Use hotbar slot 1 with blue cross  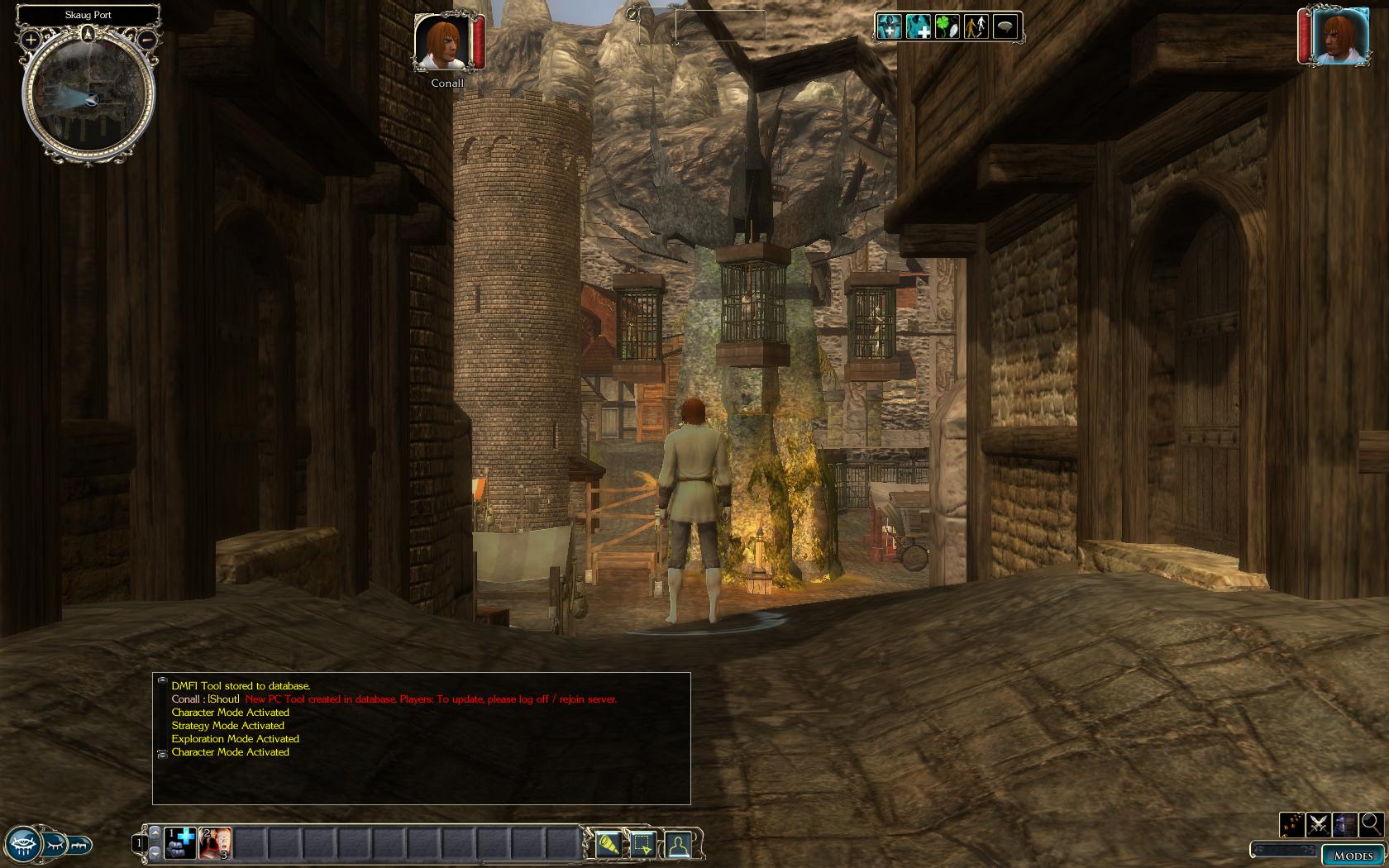[179, 843]
